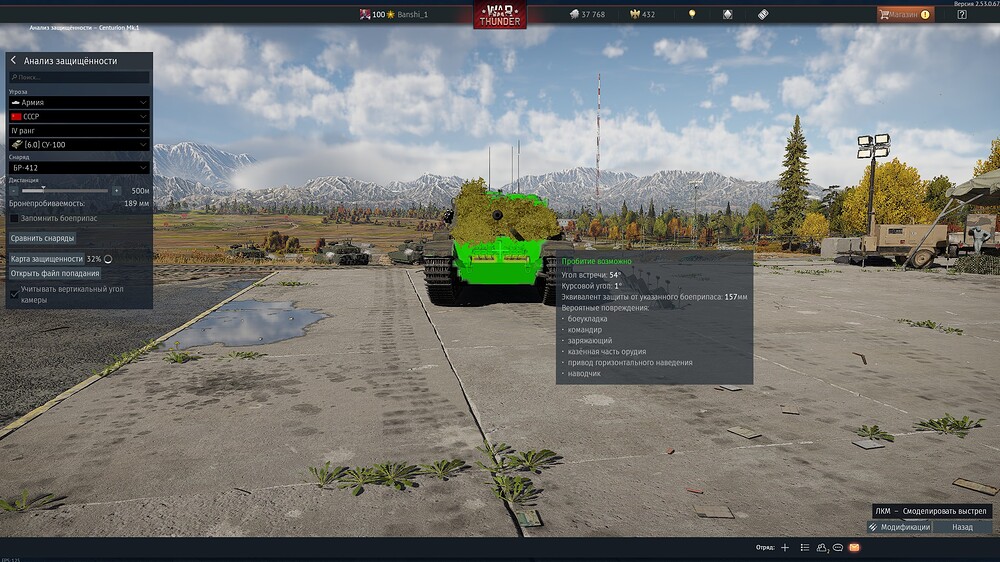Click Открыть файл попадания

point(55,273)
